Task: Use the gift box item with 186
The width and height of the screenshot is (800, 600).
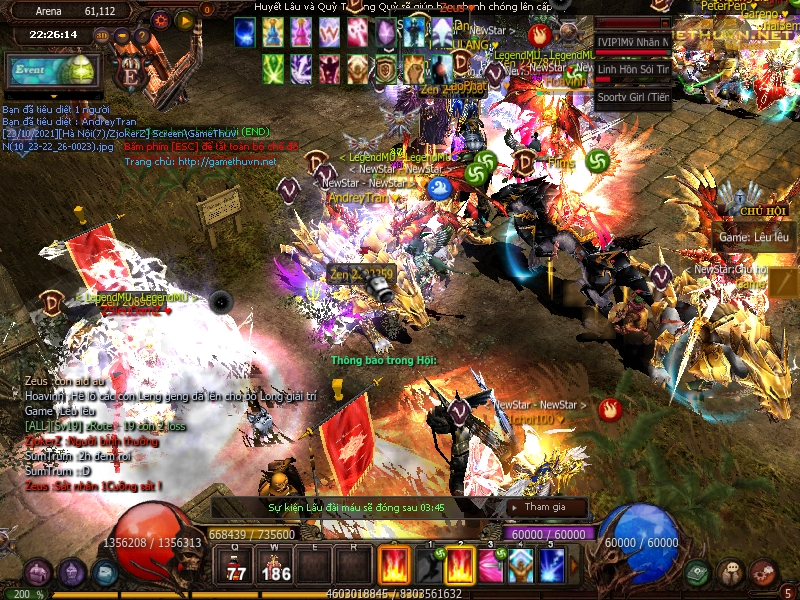Action: [275, 566]
